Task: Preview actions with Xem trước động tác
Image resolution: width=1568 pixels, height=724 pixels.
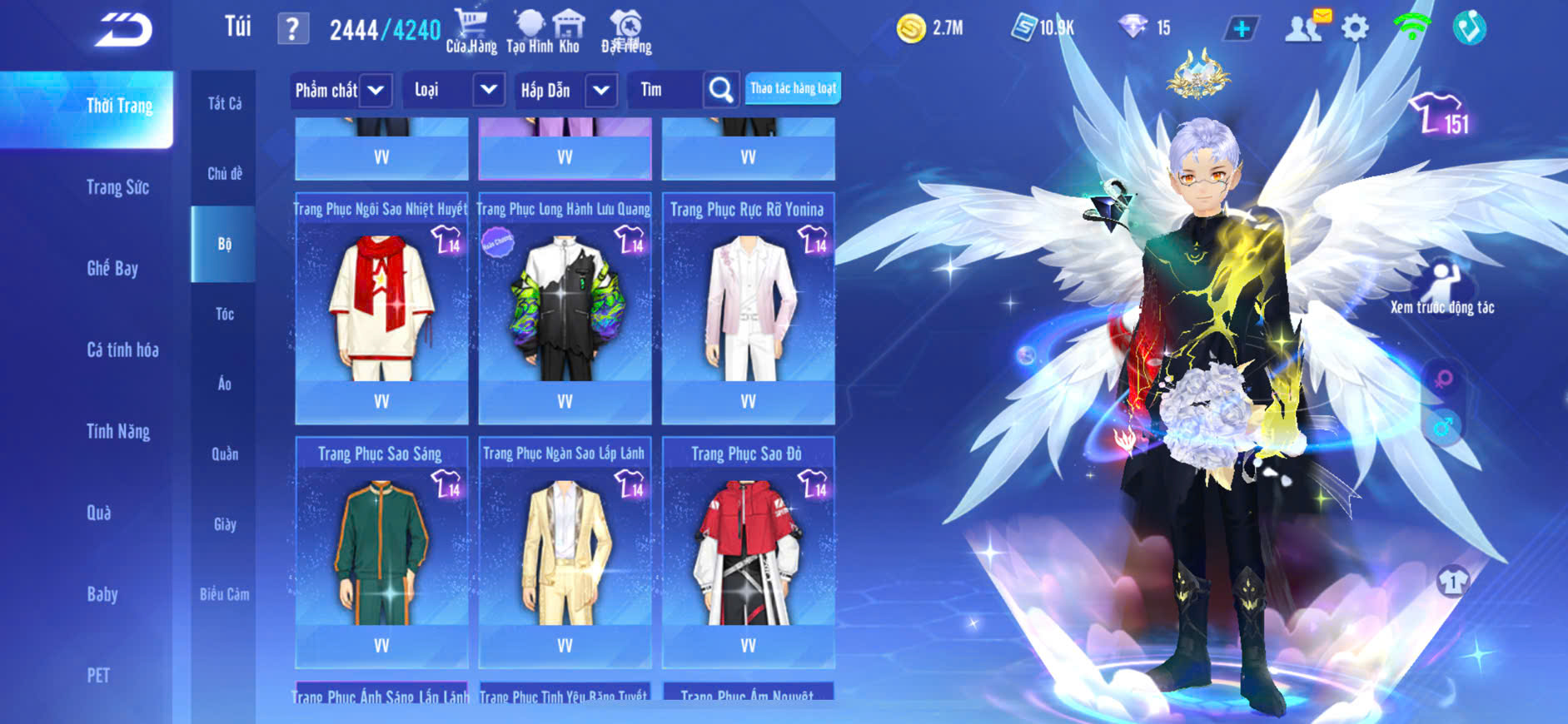Action: pos(1442,287)
